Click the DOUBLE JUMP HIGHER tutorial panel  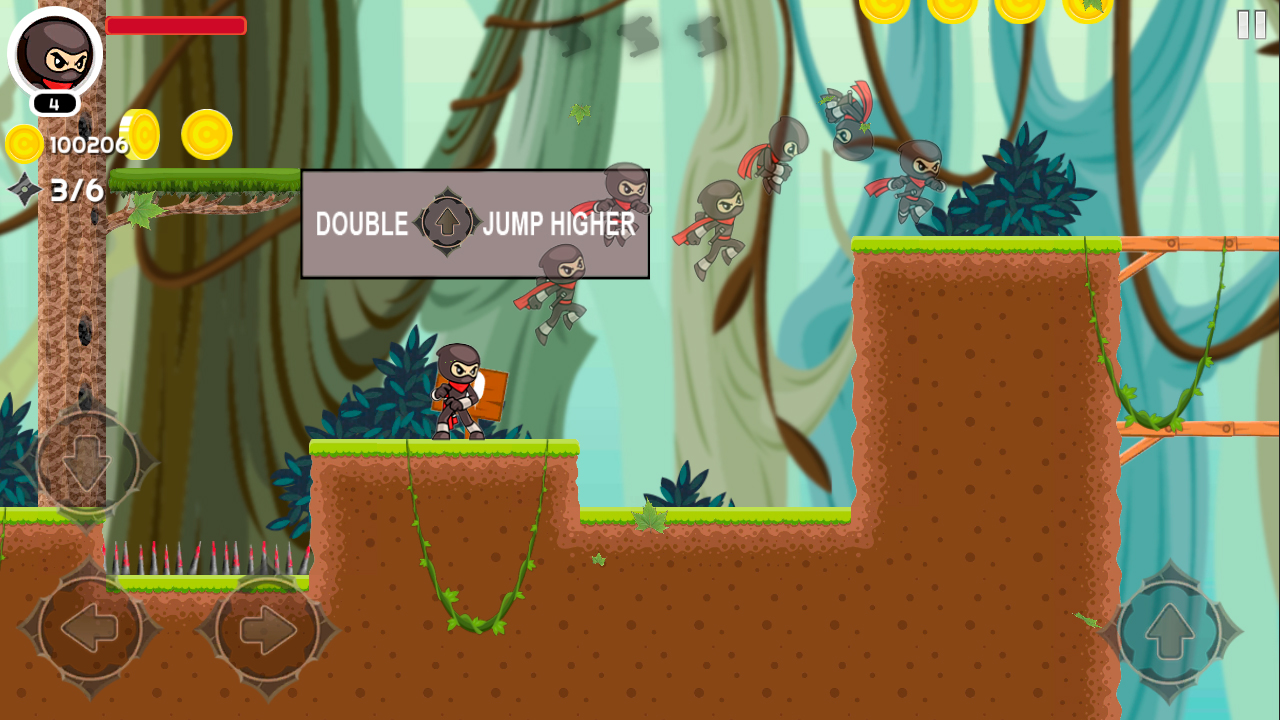click(x=474, y=224)
